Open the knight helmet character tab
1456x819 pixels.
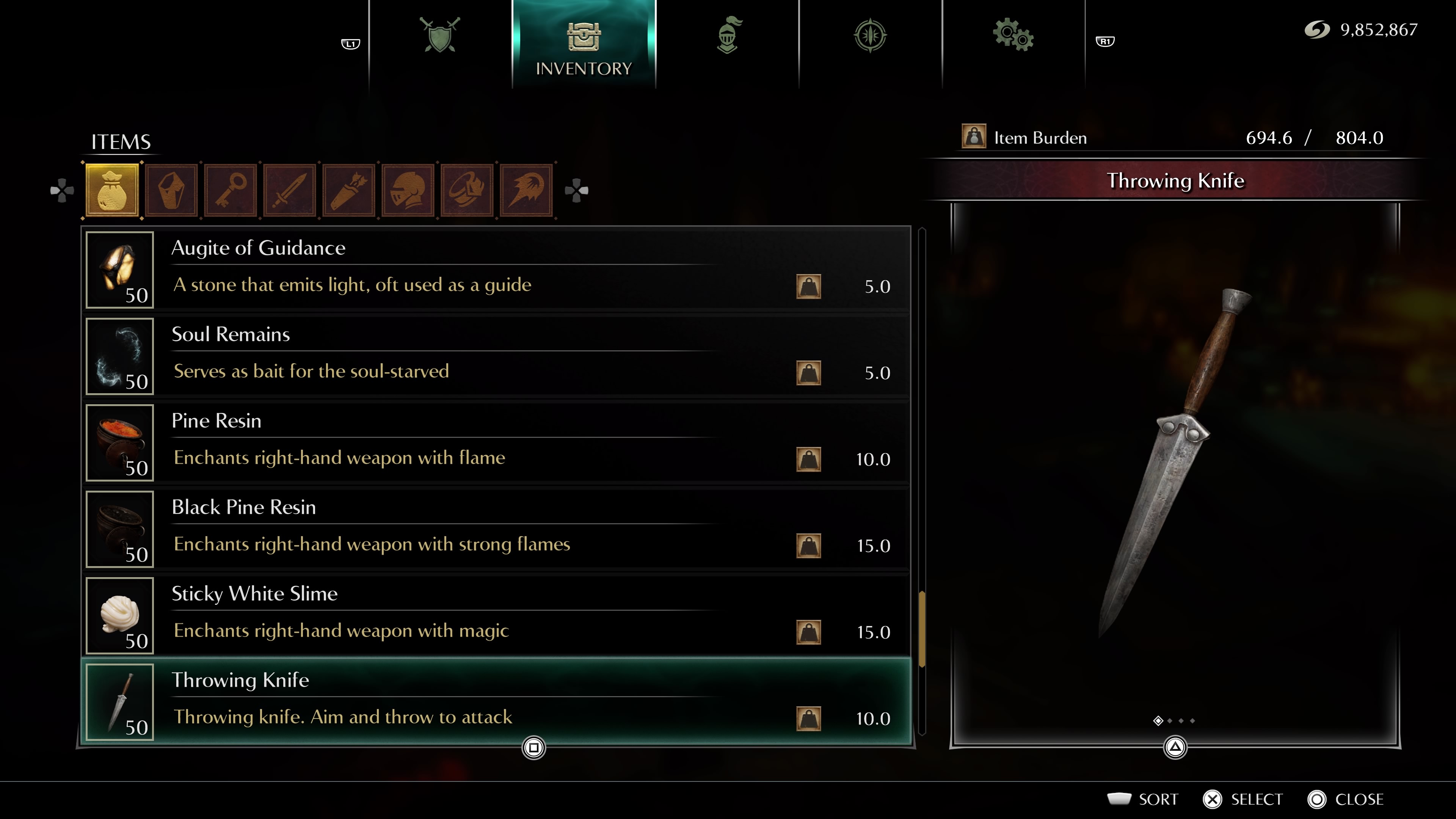click(x=728, y=35)
